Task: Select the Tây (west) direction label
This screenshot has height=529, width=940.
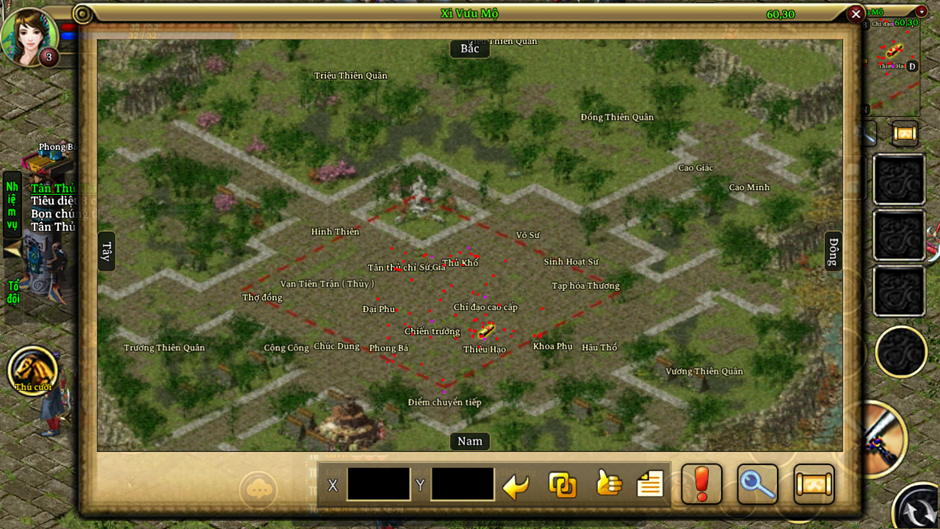Action: tap(107, 252)
